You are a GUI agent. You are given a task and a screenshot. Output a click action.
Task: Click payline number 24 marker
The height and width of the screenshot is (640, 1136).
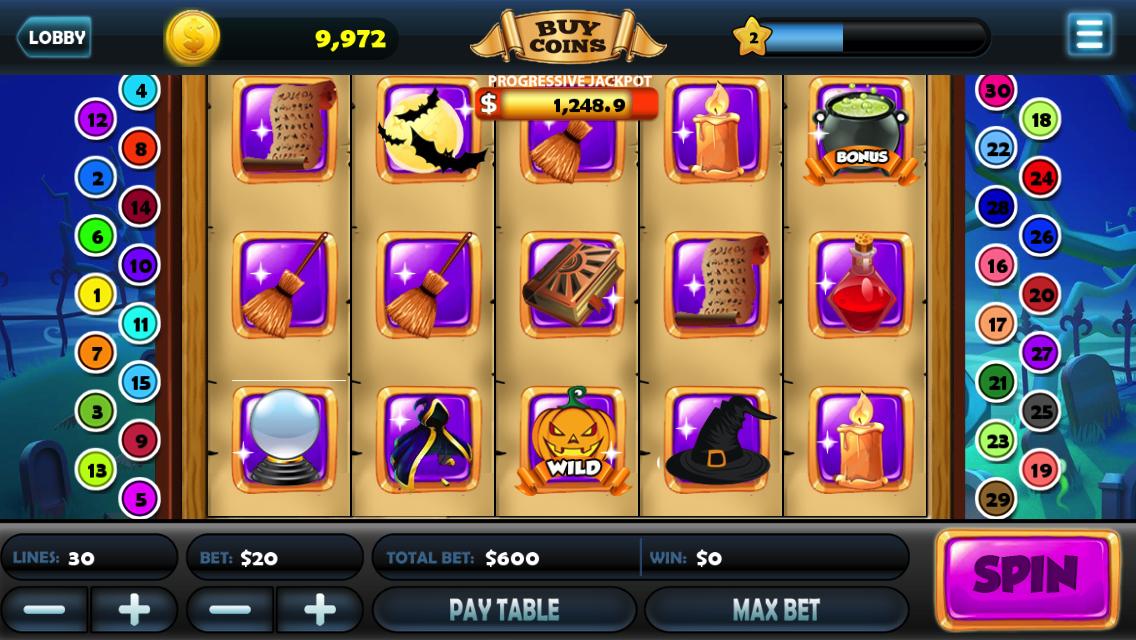1041,178
